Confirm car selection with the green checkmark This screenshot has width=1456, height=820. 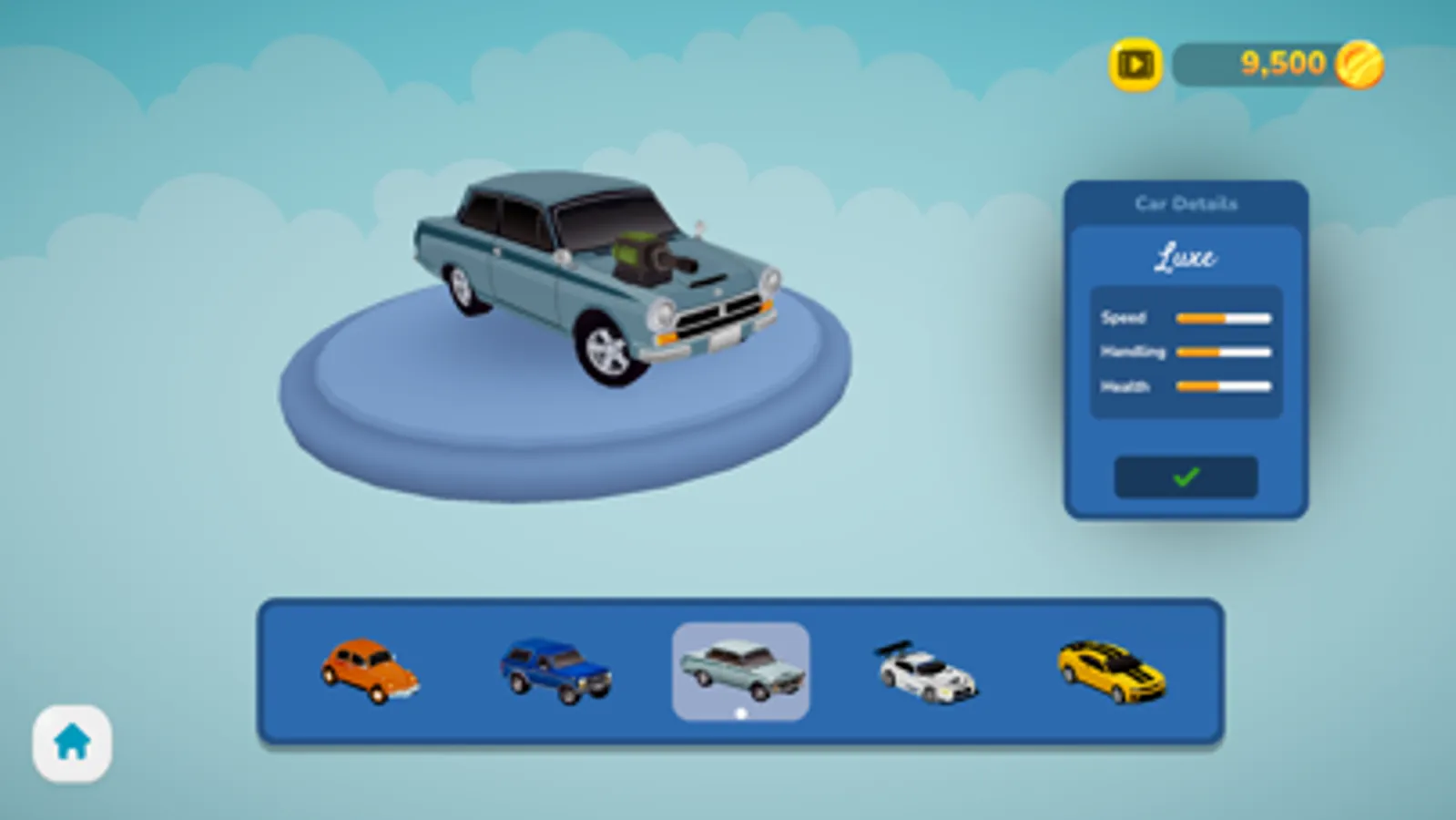[1186, 477]
